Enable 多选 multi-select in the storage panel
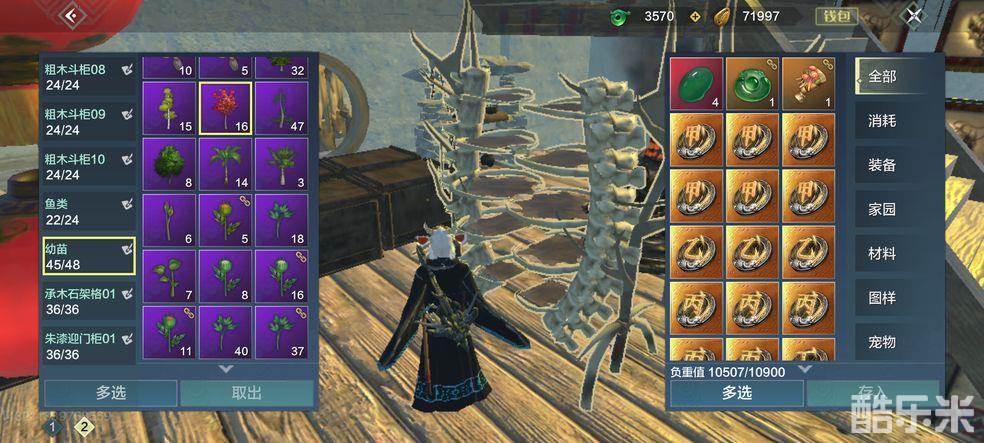The height and width of the screenshot is (443, 984). click(x=110, y=393)
